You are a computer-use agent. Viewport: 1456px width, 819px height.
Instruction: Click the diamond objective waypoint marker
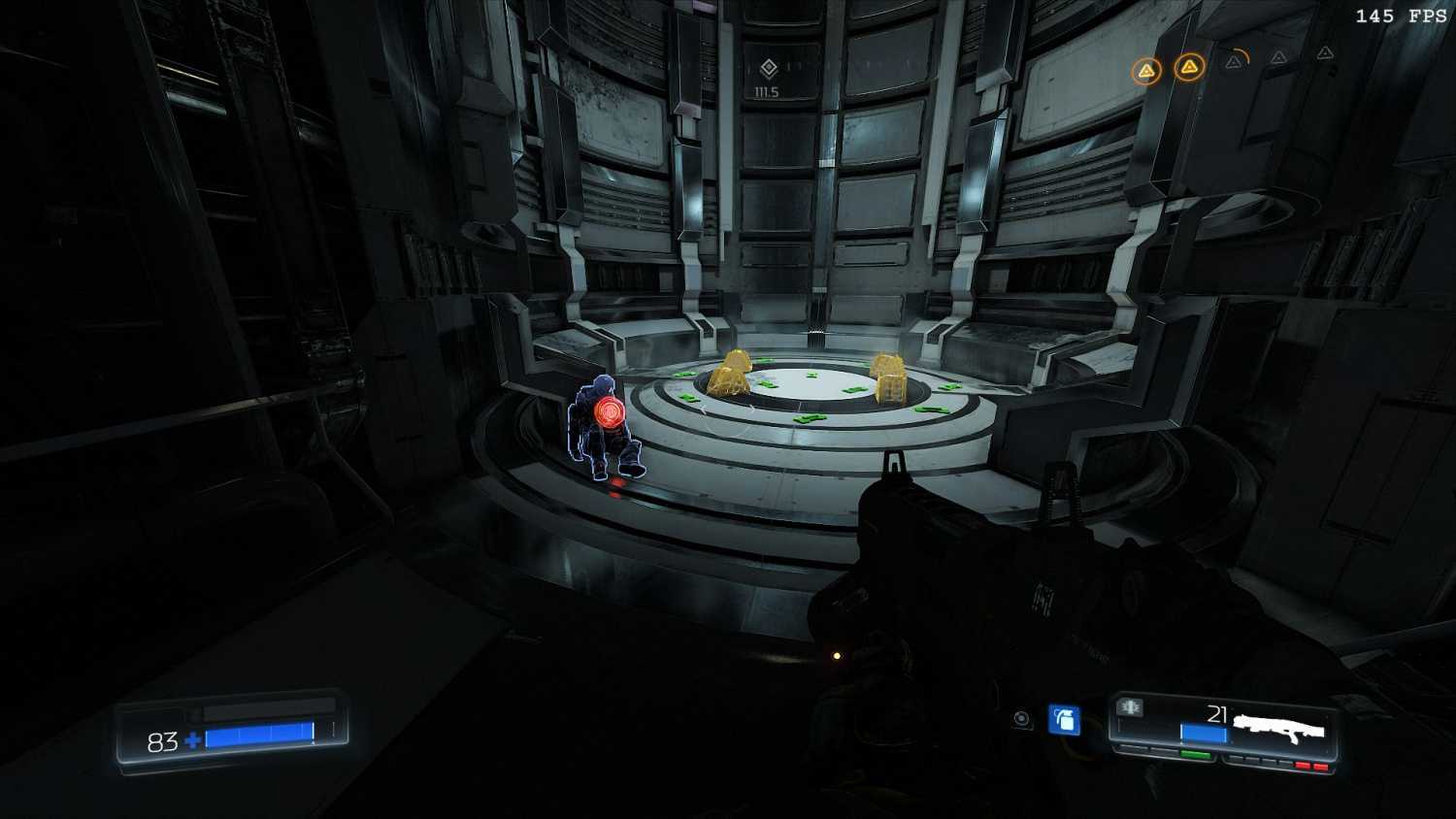(x=769, y=68)
